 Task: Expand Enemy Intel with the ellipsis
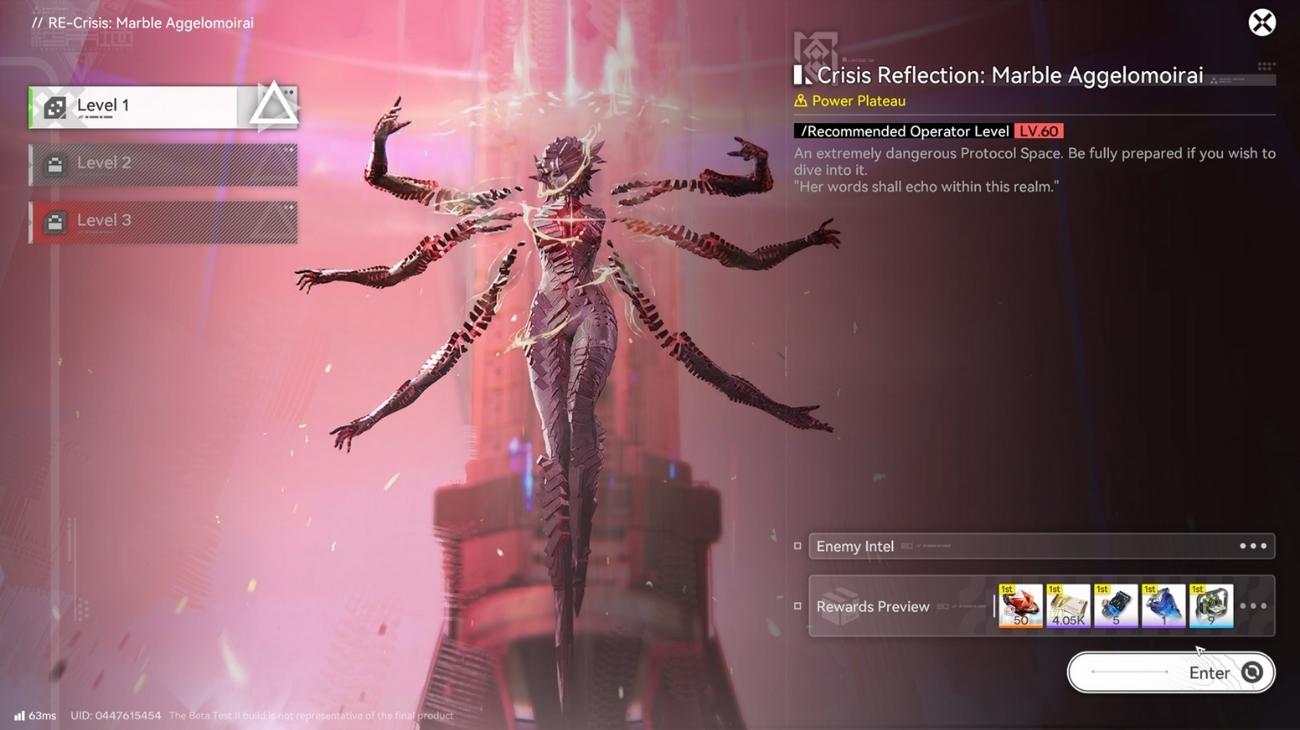(1251, 545)
